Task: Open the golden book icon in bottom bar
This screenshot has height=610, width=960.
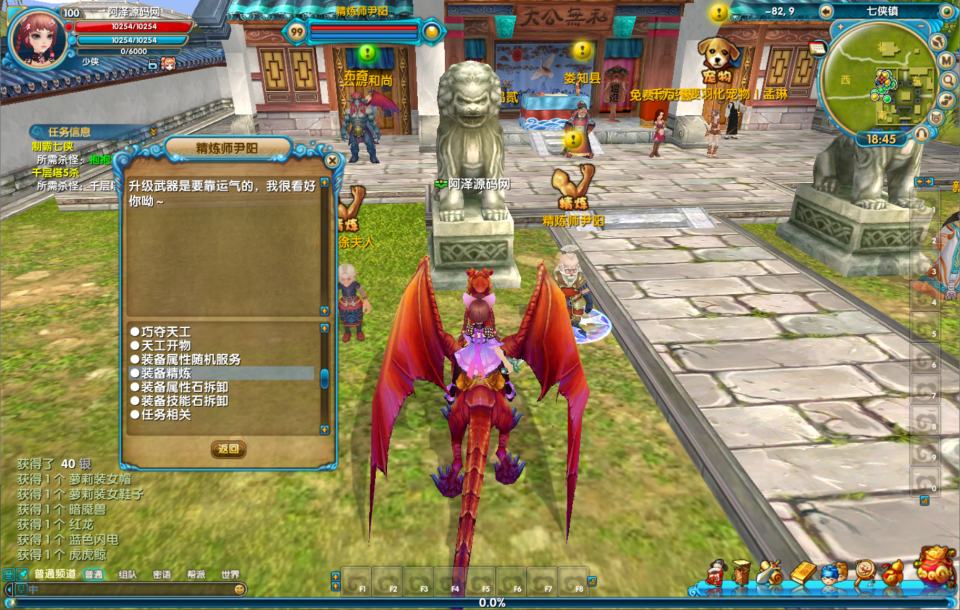Action: point(804,573)
